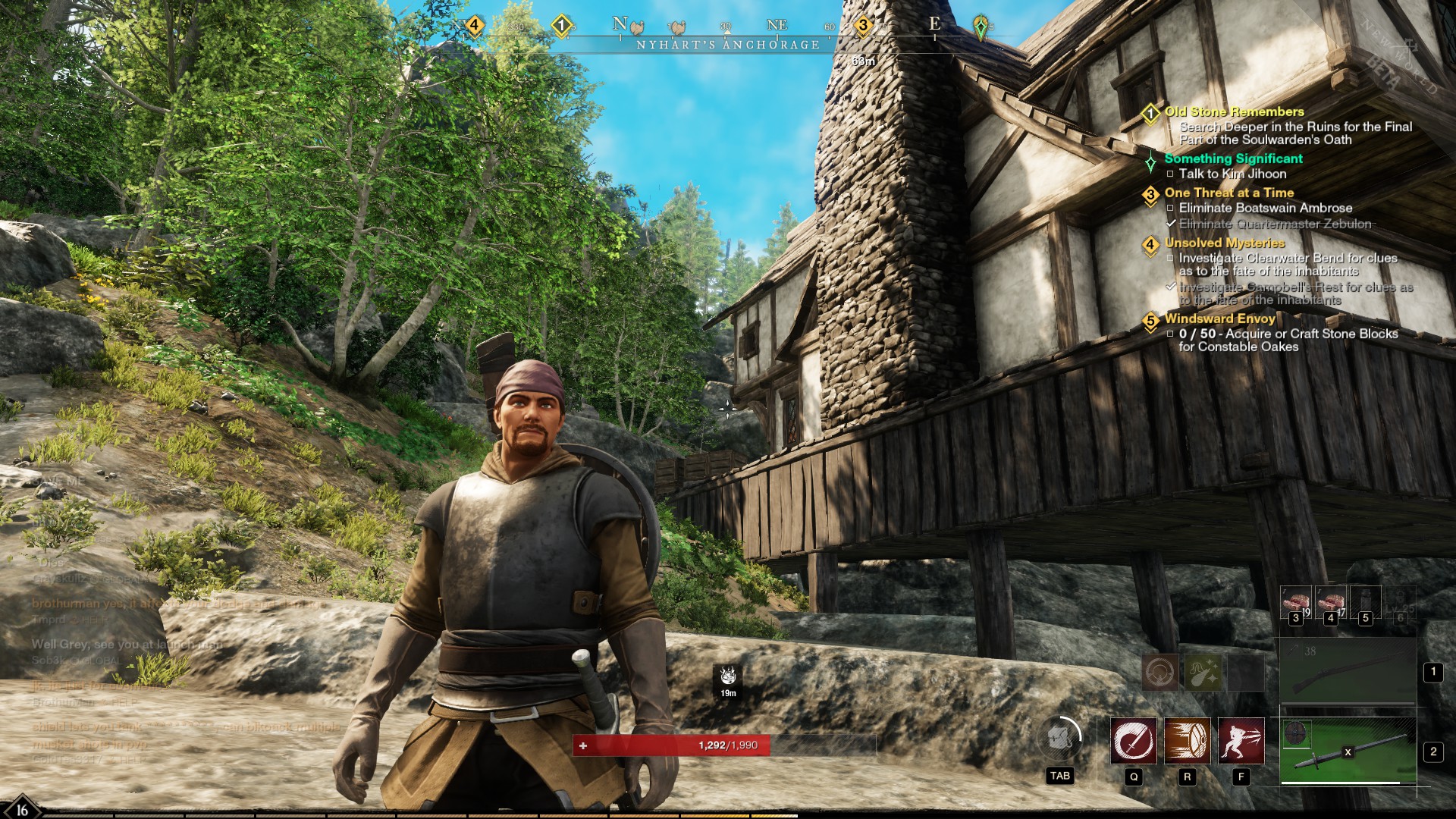This screenshot has height=819, width=1456.
Task: Open the Something Significant quest entry
Action: (1233, 158)
